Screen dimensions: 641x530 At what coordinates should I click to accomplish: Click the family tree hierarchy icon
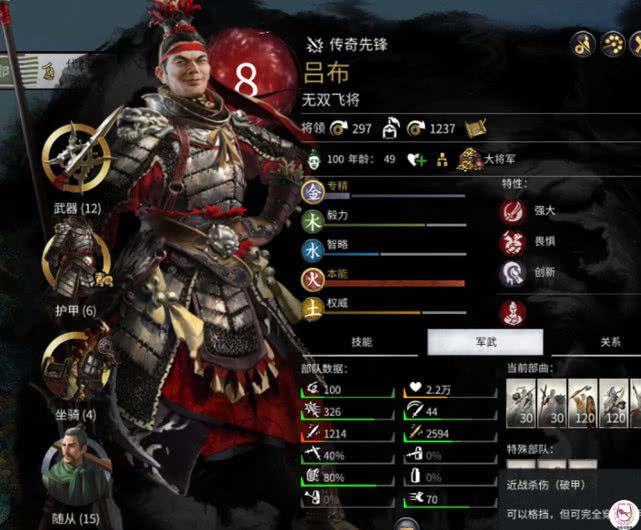[441, 160]
